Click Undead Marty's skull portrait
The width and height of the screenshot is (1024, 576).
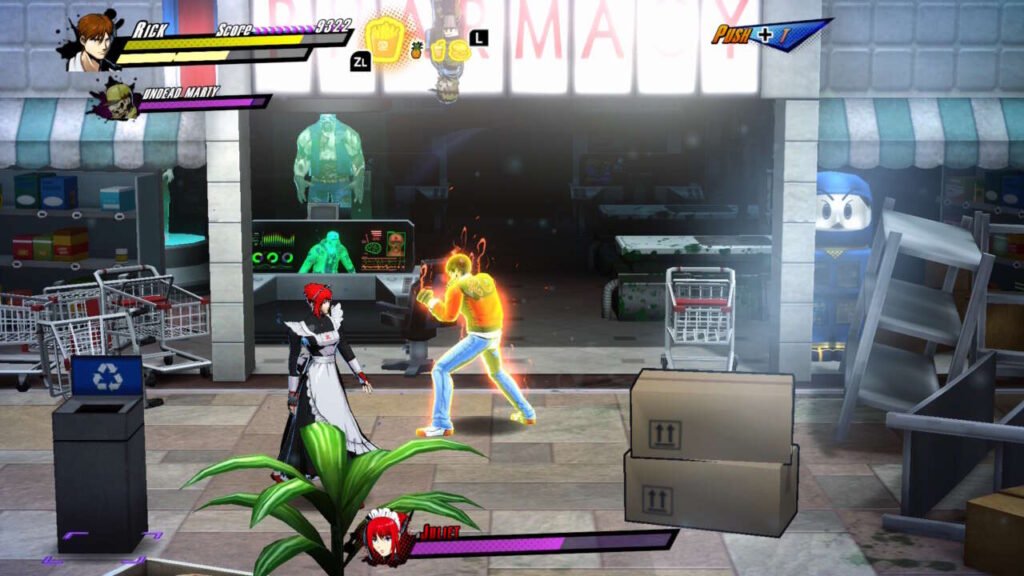pos(120,101)
